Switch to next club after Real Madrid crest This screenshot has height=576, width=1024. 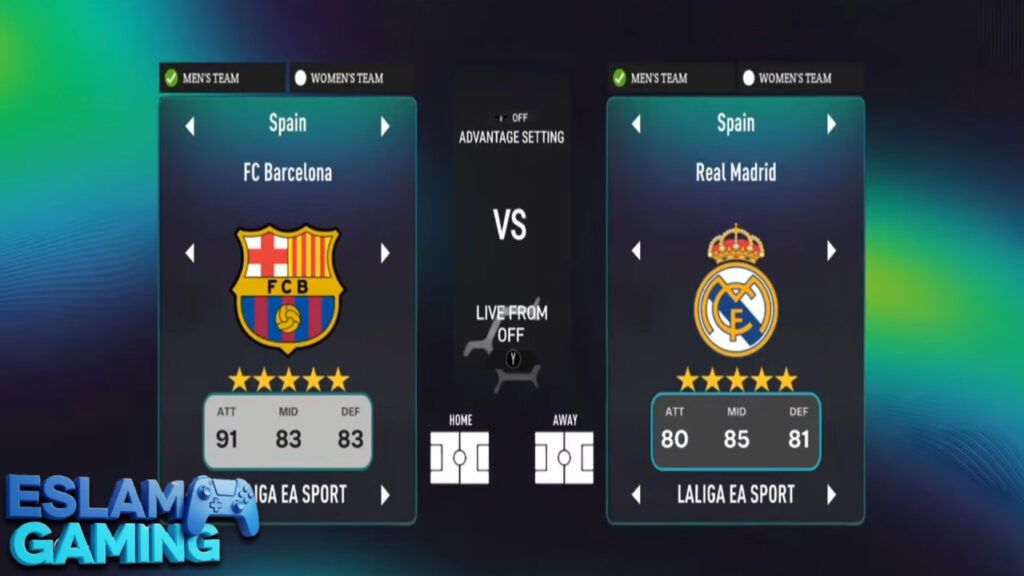pyautogui.click(x=831, y=250)
